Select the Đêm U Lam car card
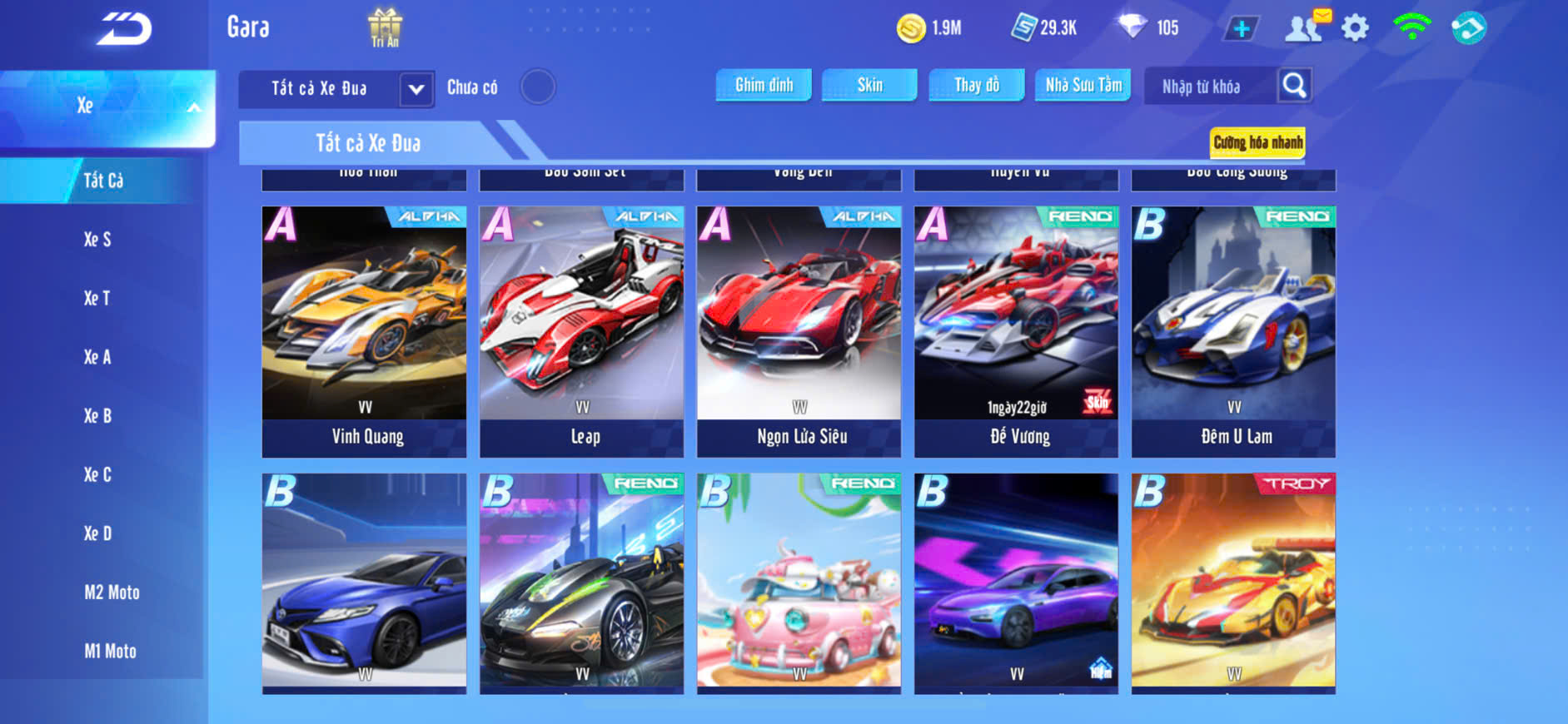The image size is (1568, 724). tap(1233, 331)
